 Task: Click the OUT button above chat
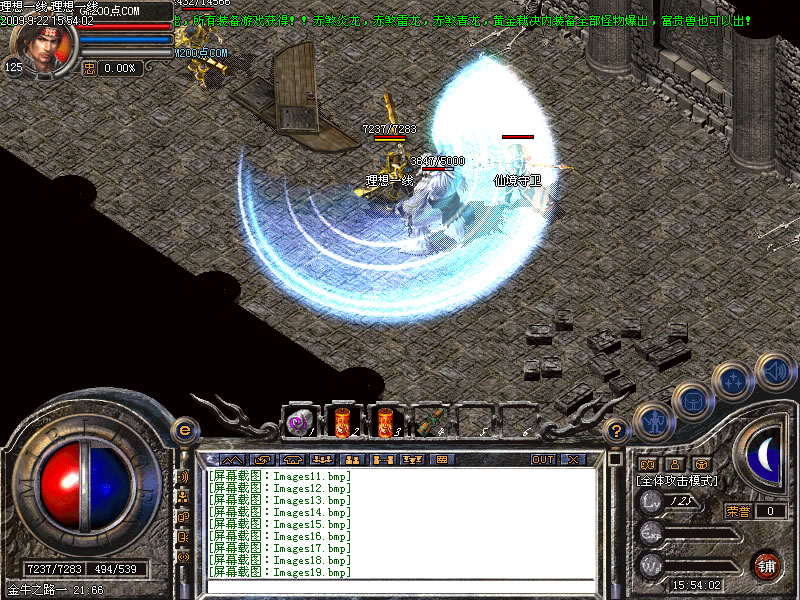[x=543, y=459]
